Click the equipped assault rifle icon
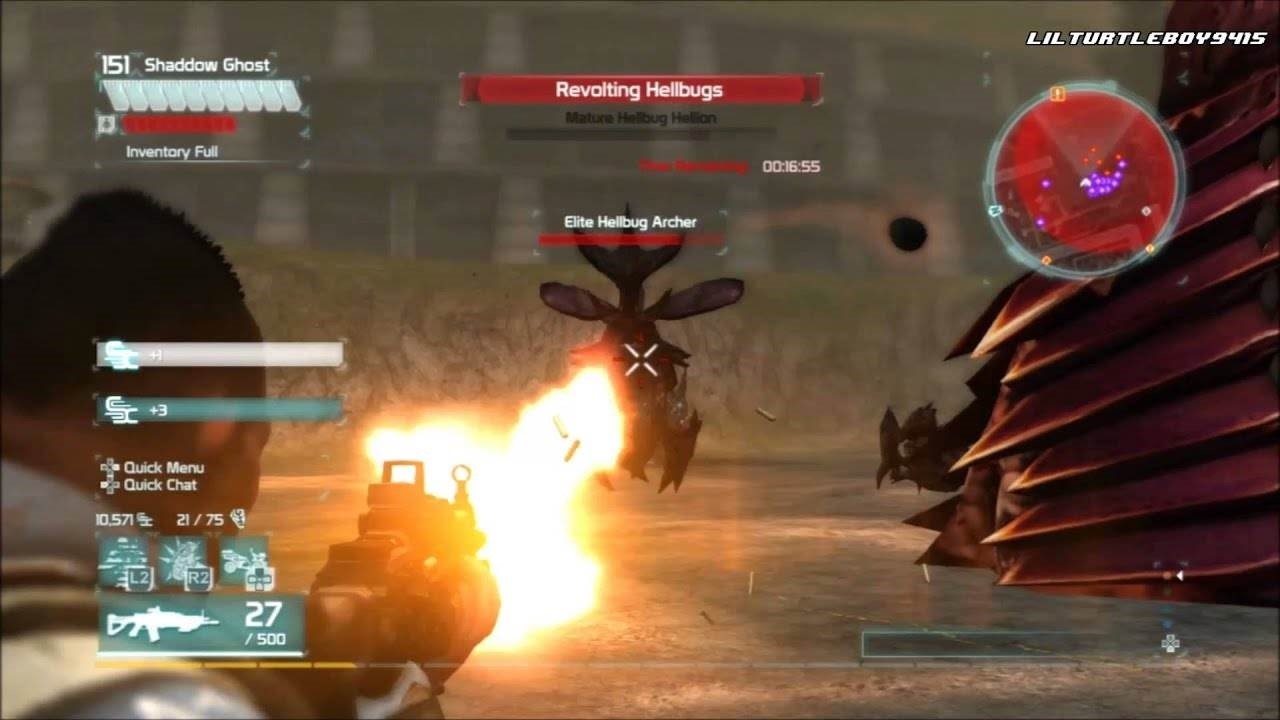Viewport: 1280px width, 720px height. point(161,622)
